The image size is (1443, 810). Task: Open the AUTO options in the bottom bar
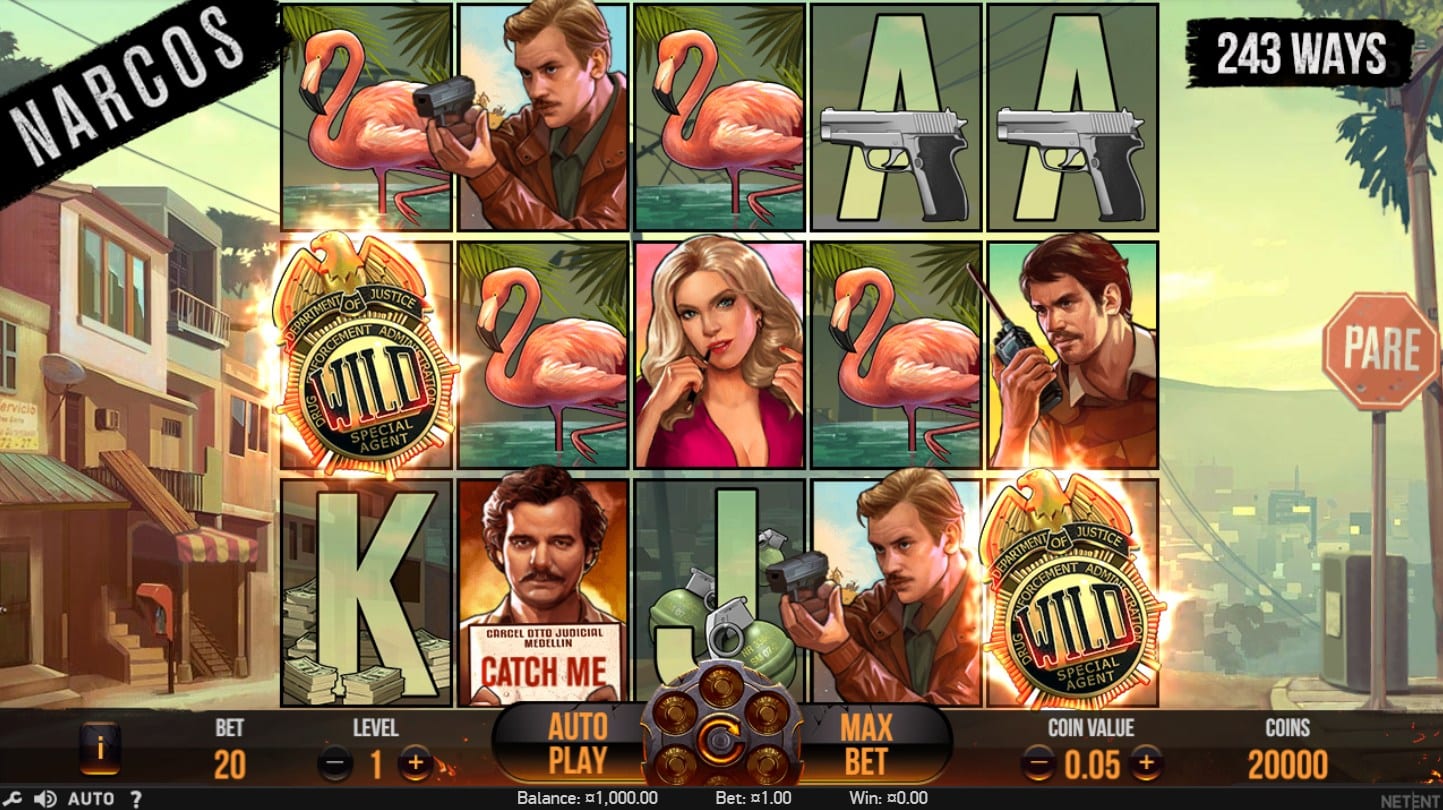click(x=91, y=799)
